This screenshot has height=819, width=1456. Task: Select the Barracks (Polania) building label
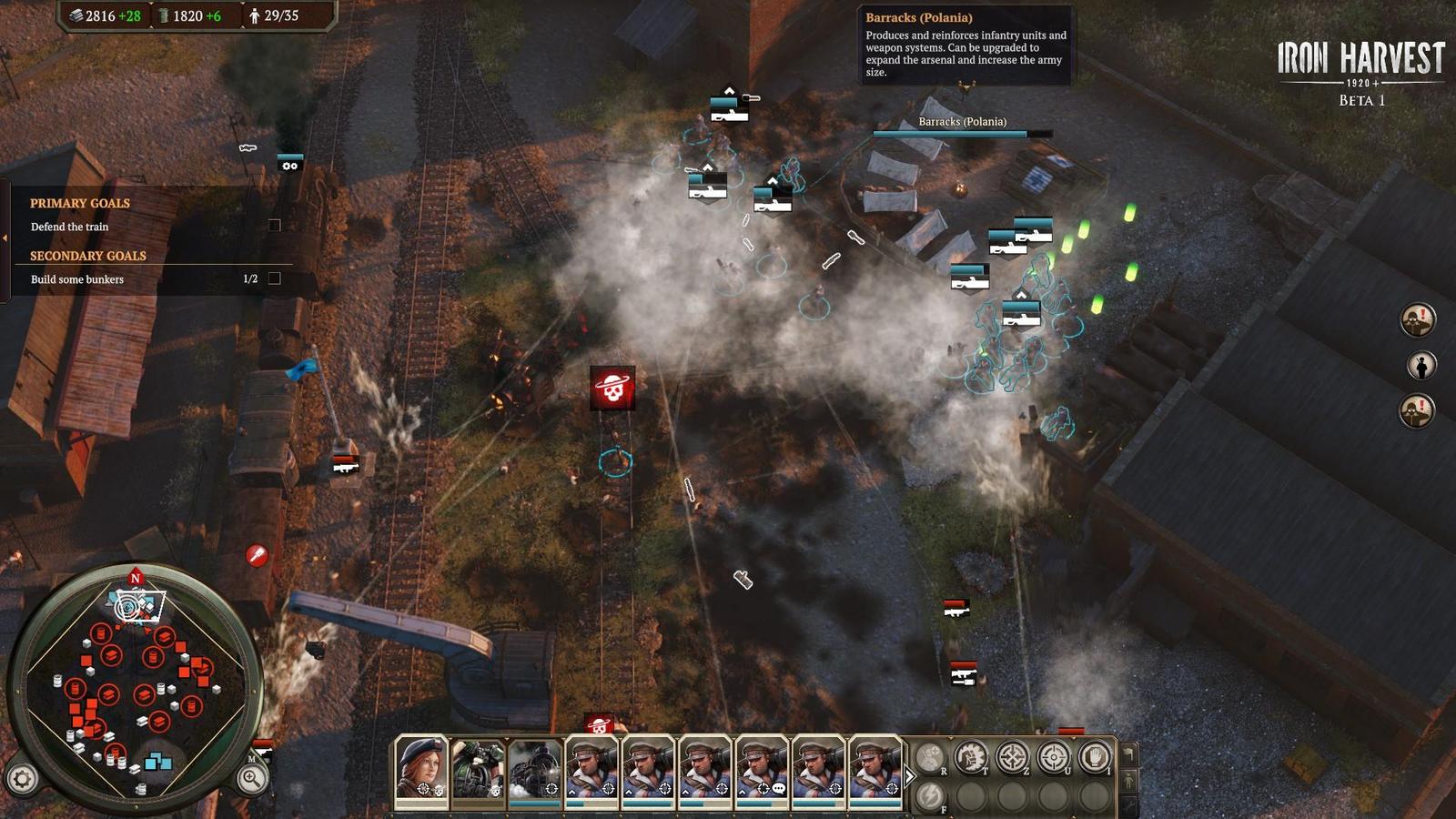coord(962,122)
